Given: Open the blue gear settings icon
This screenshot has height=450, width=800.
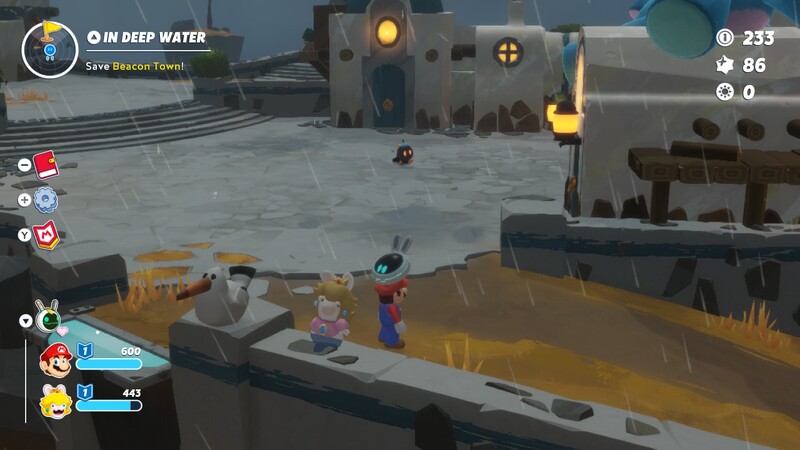Looking at the screenshot, I should point(45,199).
